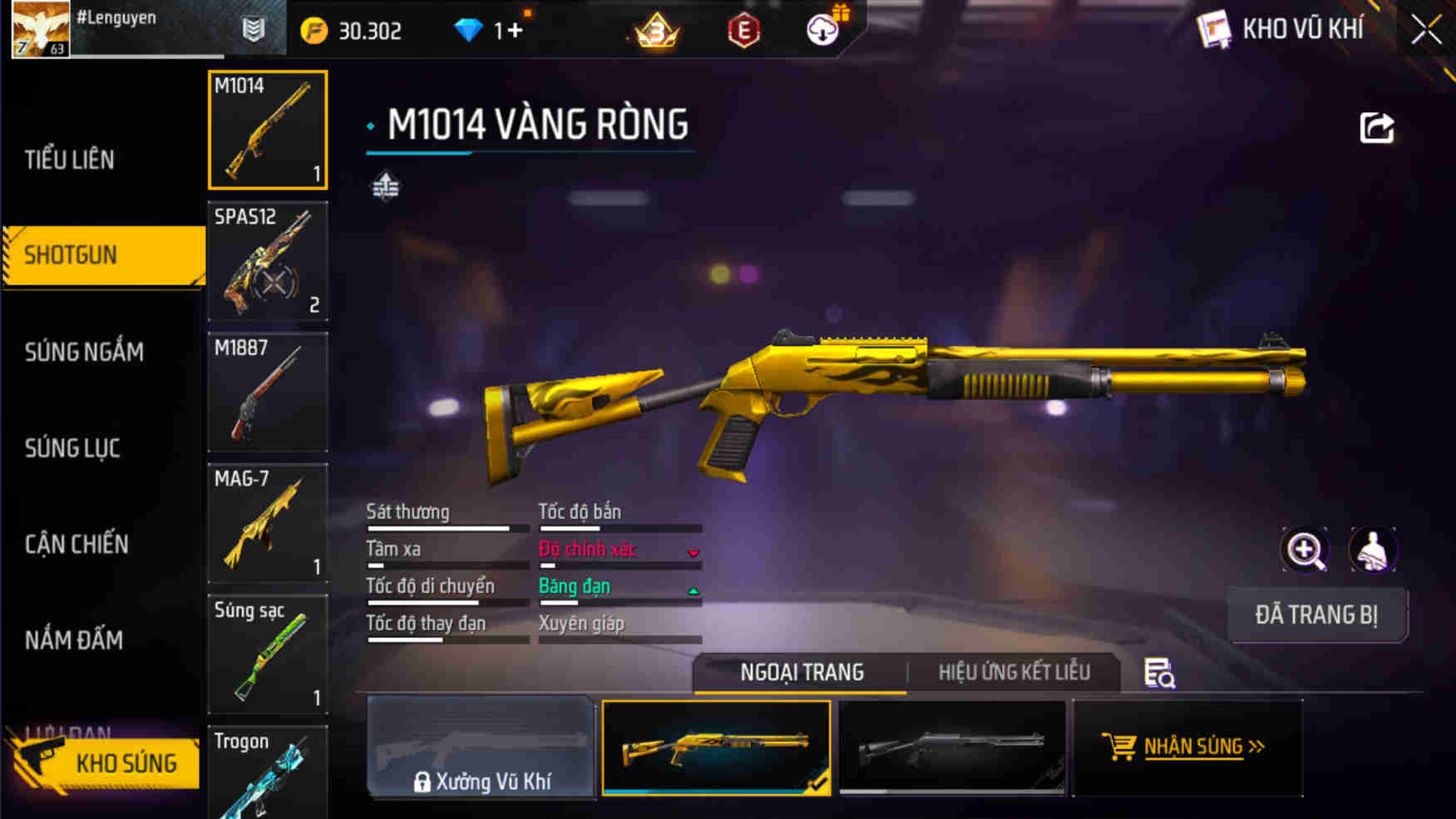
Task: Switch to the HIỆU ỨNG KẾT LIỄU tab
Action: pos(1014,671)
